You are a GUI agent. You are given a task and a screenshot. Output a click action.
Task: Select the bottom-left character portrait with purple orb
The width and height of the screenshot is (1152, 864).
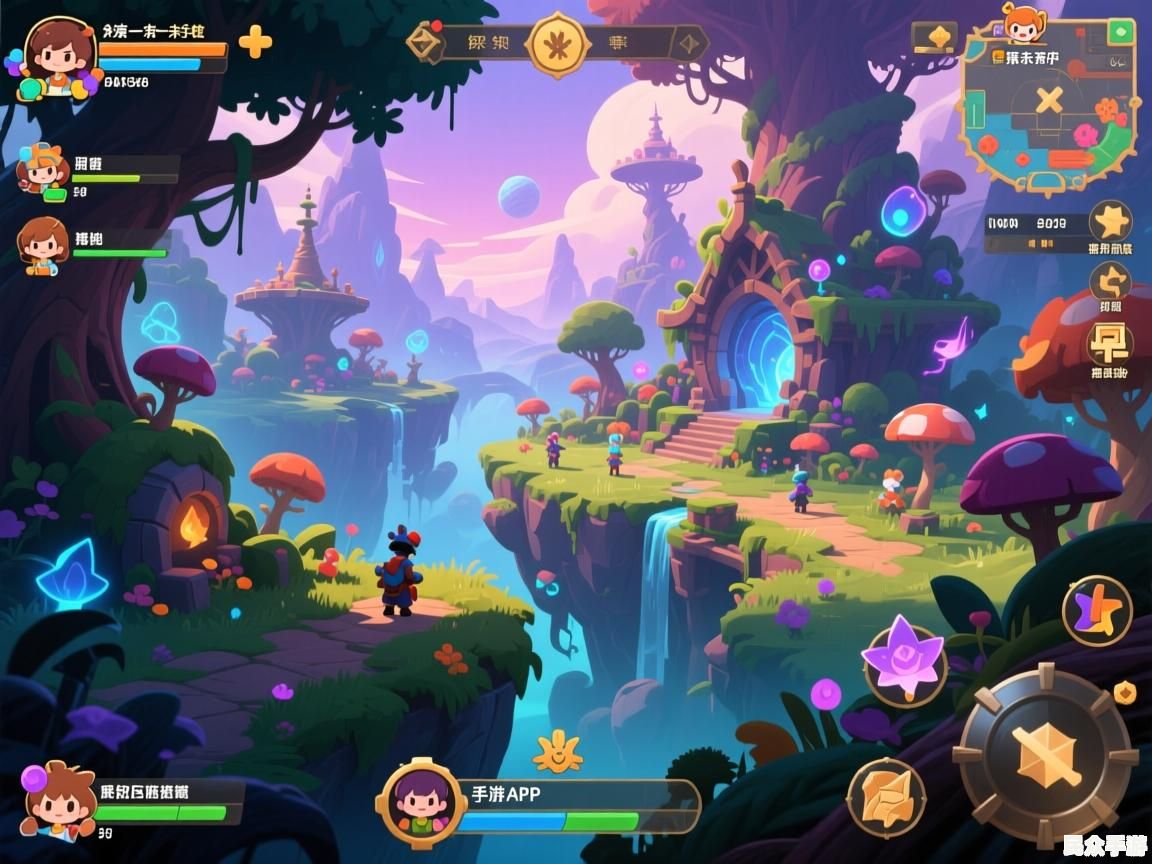(56, 801)
